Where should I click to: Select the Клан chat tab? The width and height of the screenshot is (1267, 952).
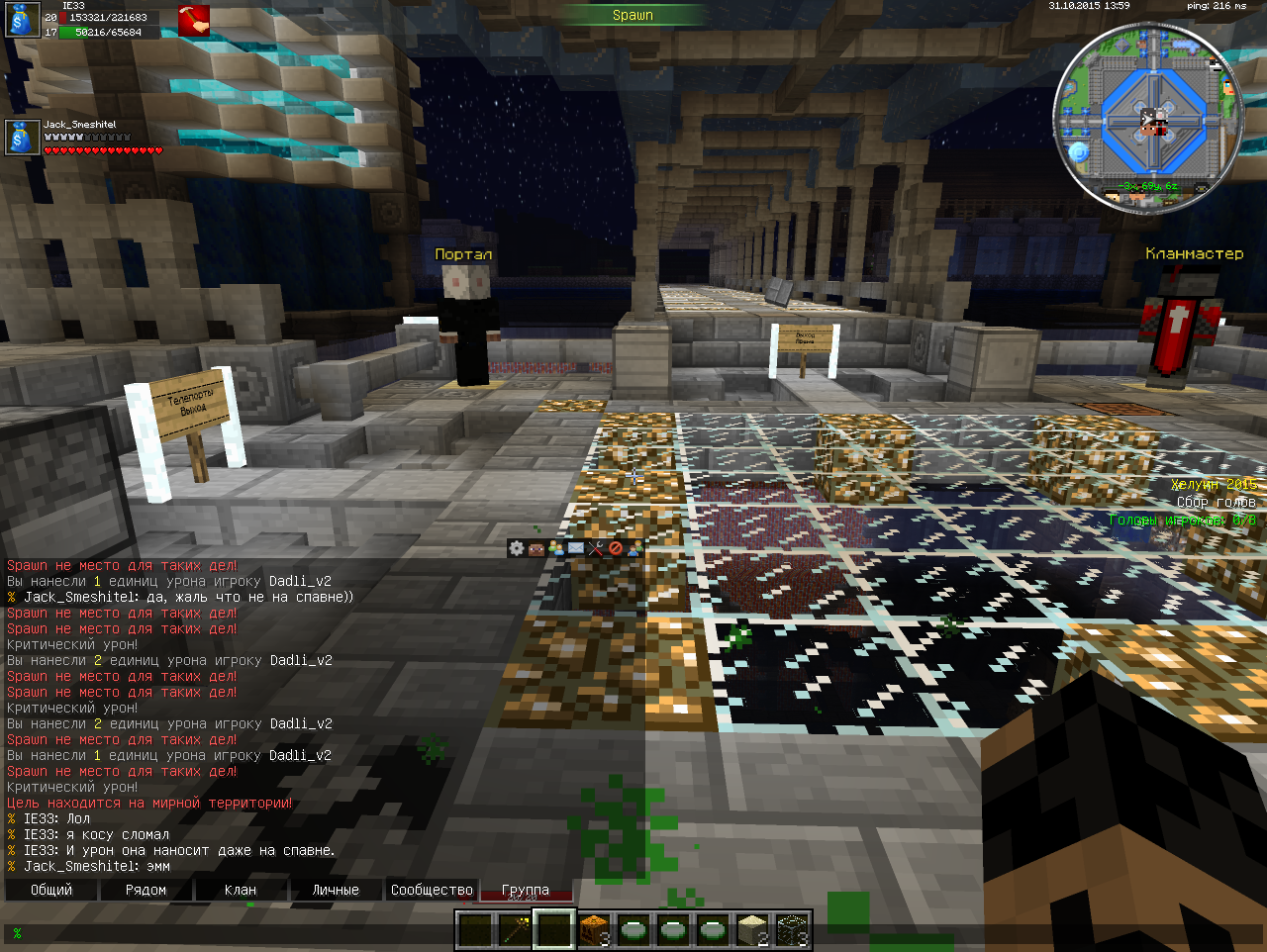[x=241, y=890]
